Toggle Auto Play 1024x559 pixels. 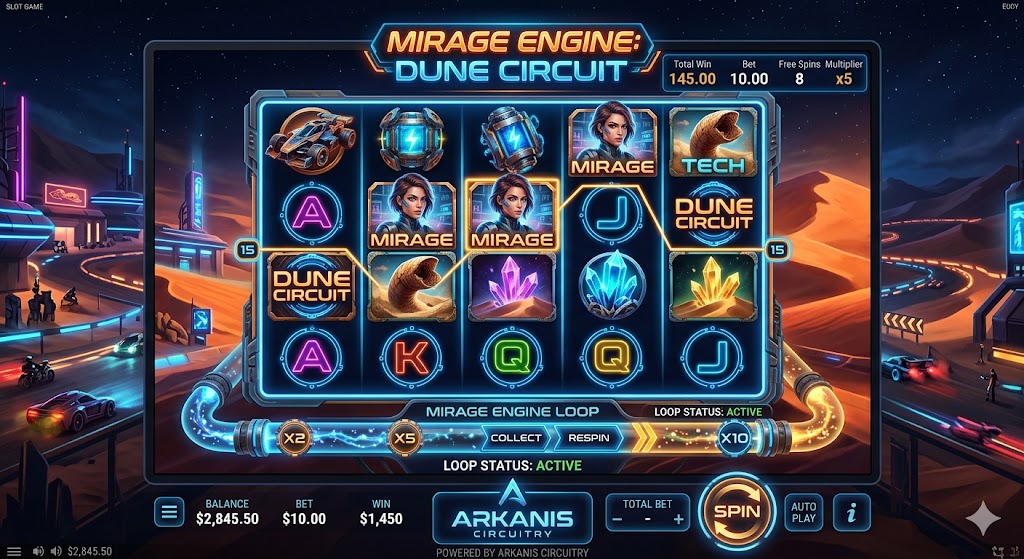tap(803, 512)
